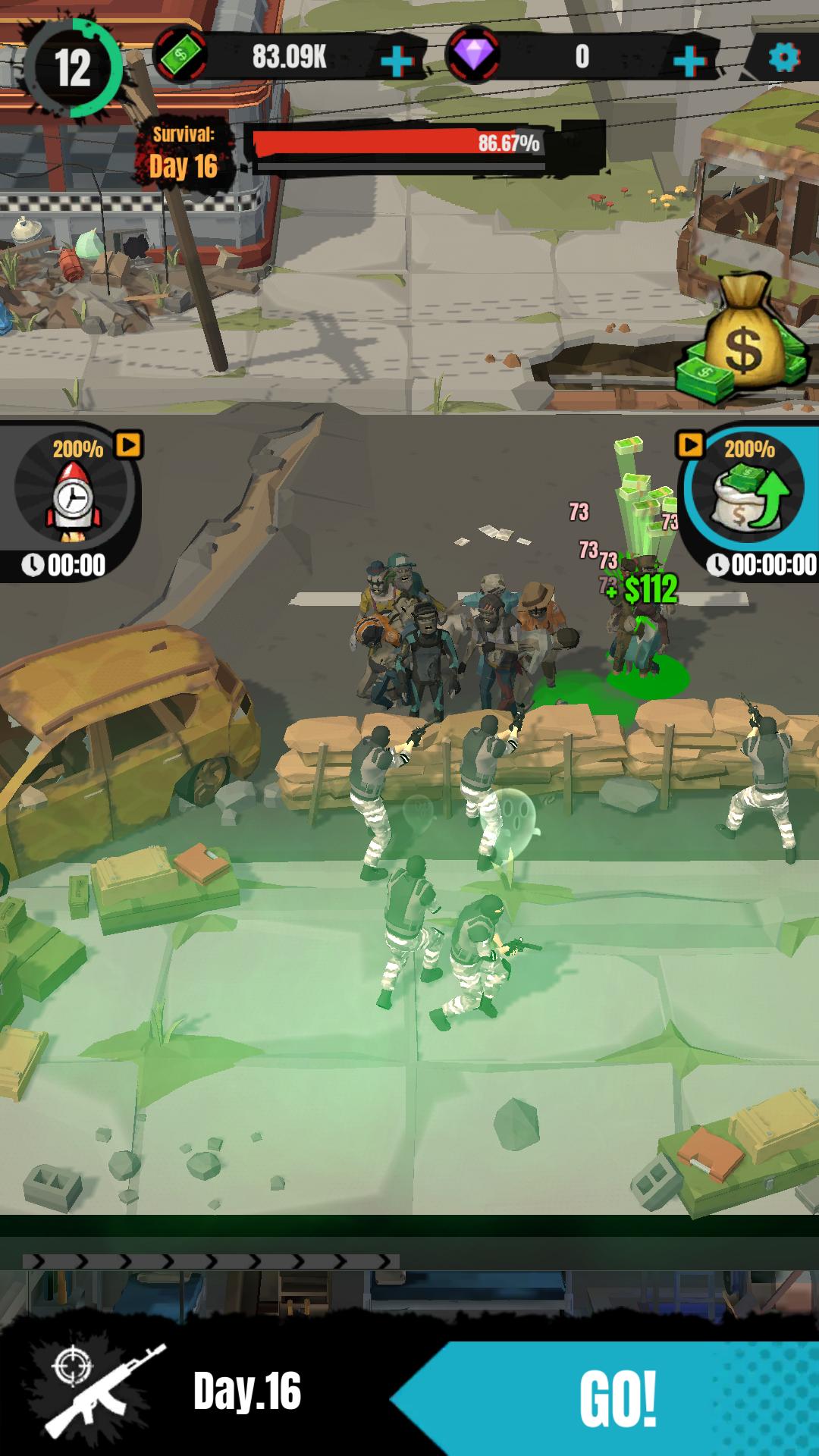Tap the GO! button

click(x=616, y=1397)
